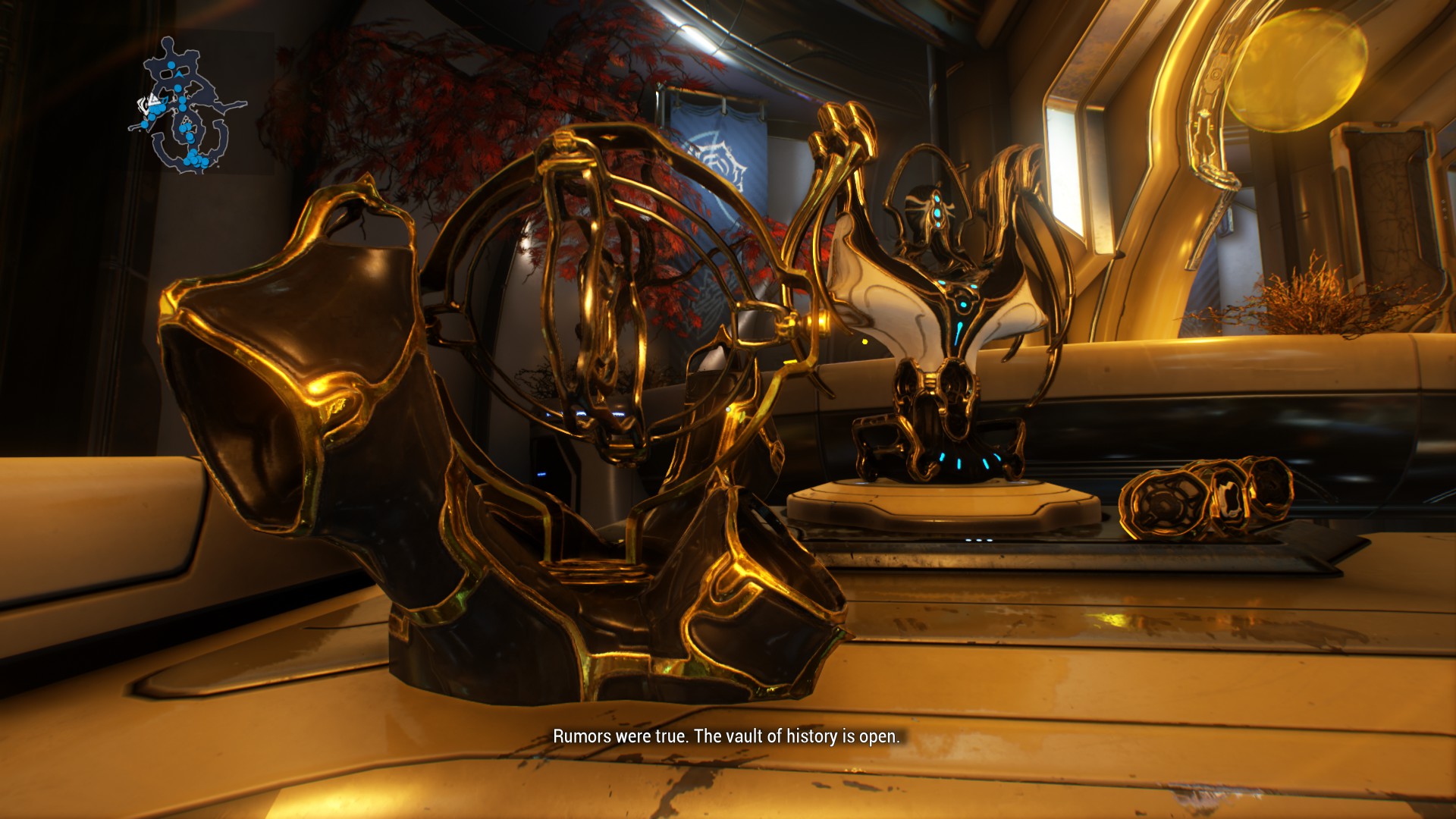1456x819 pixels.
Task: Click the topmost blue objective dot on the minimap
Action: tap(171, 65)
